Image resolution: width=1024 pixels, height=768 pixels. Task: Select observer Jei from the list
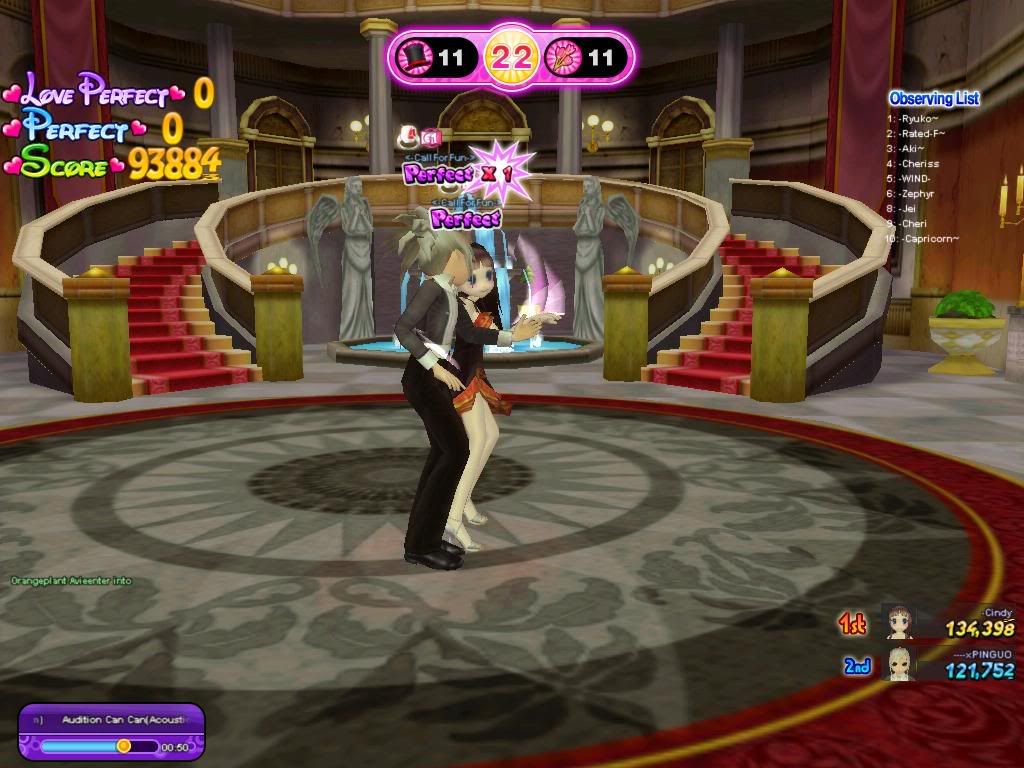point(908,208)
